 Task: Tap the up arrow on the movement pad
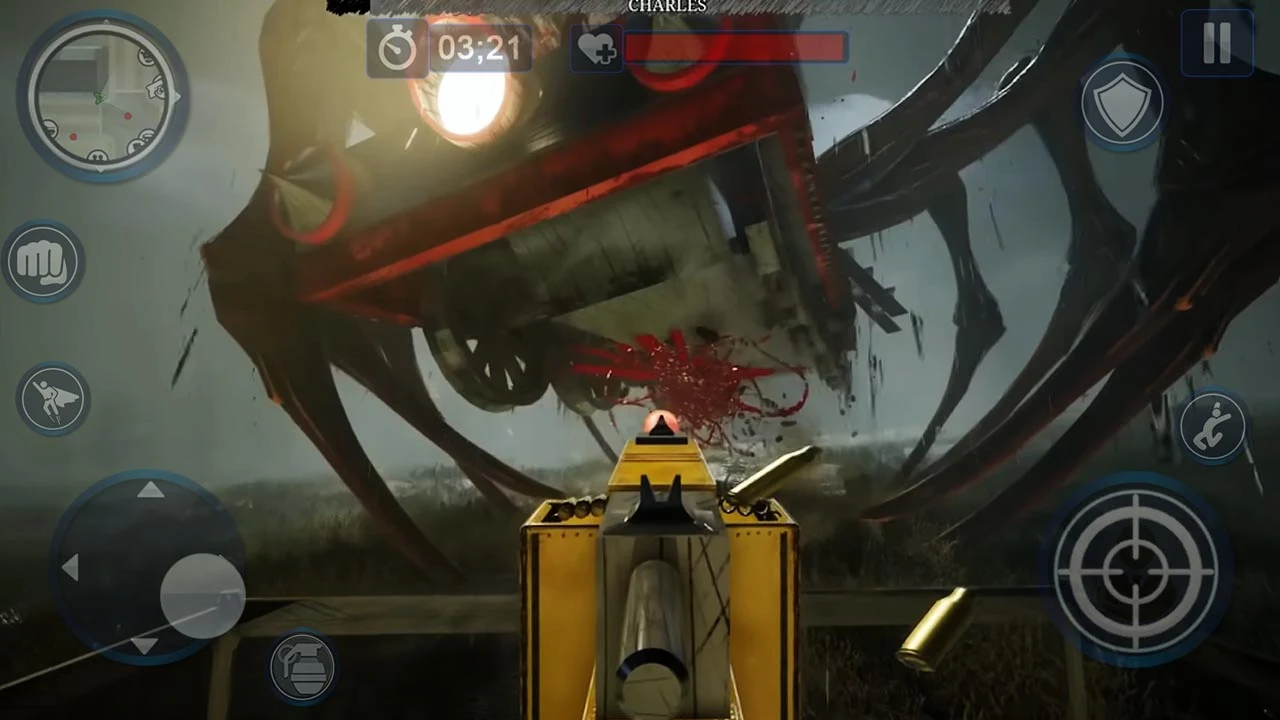pos(150,490)
